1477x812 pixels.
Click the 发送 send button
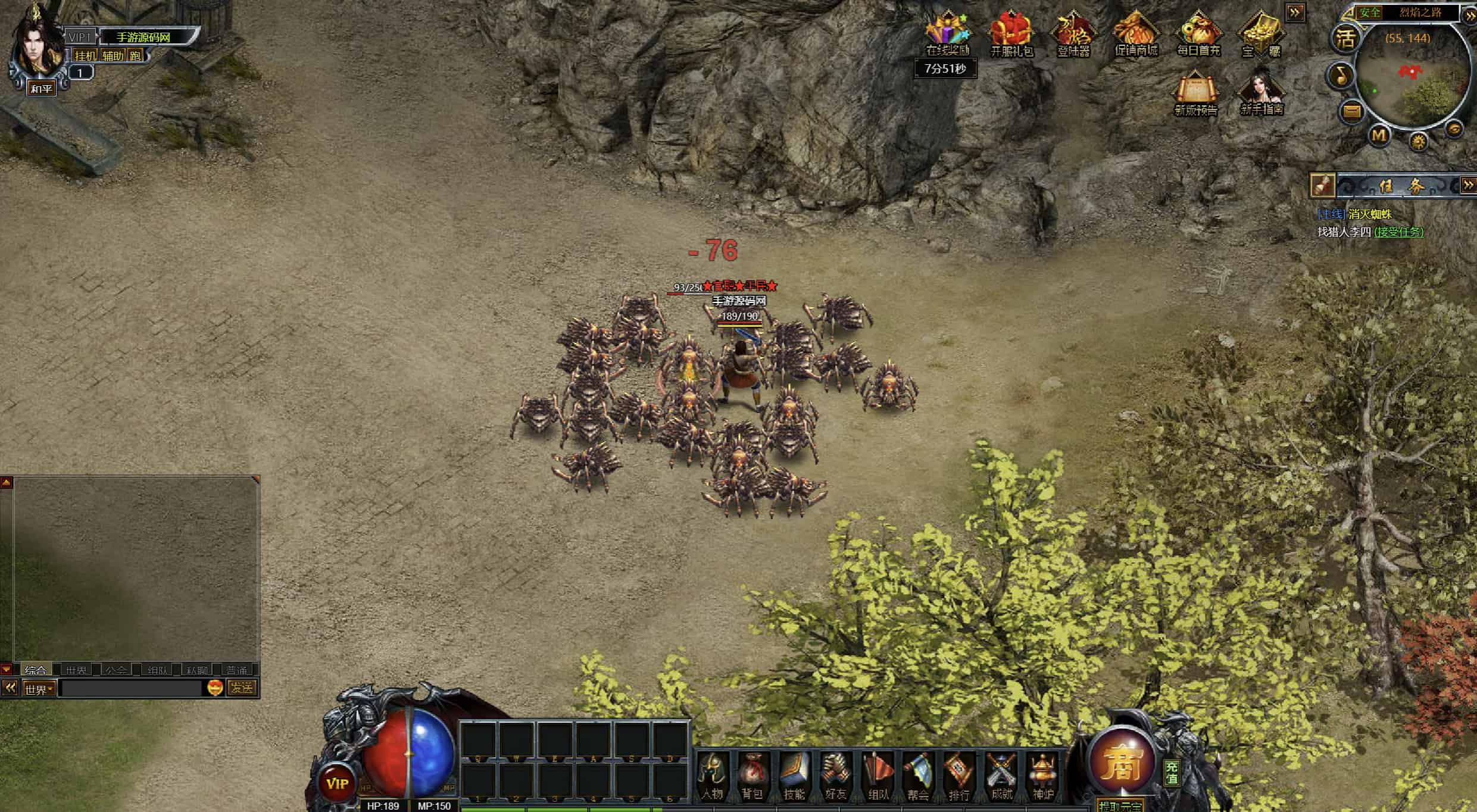[242, 688]
